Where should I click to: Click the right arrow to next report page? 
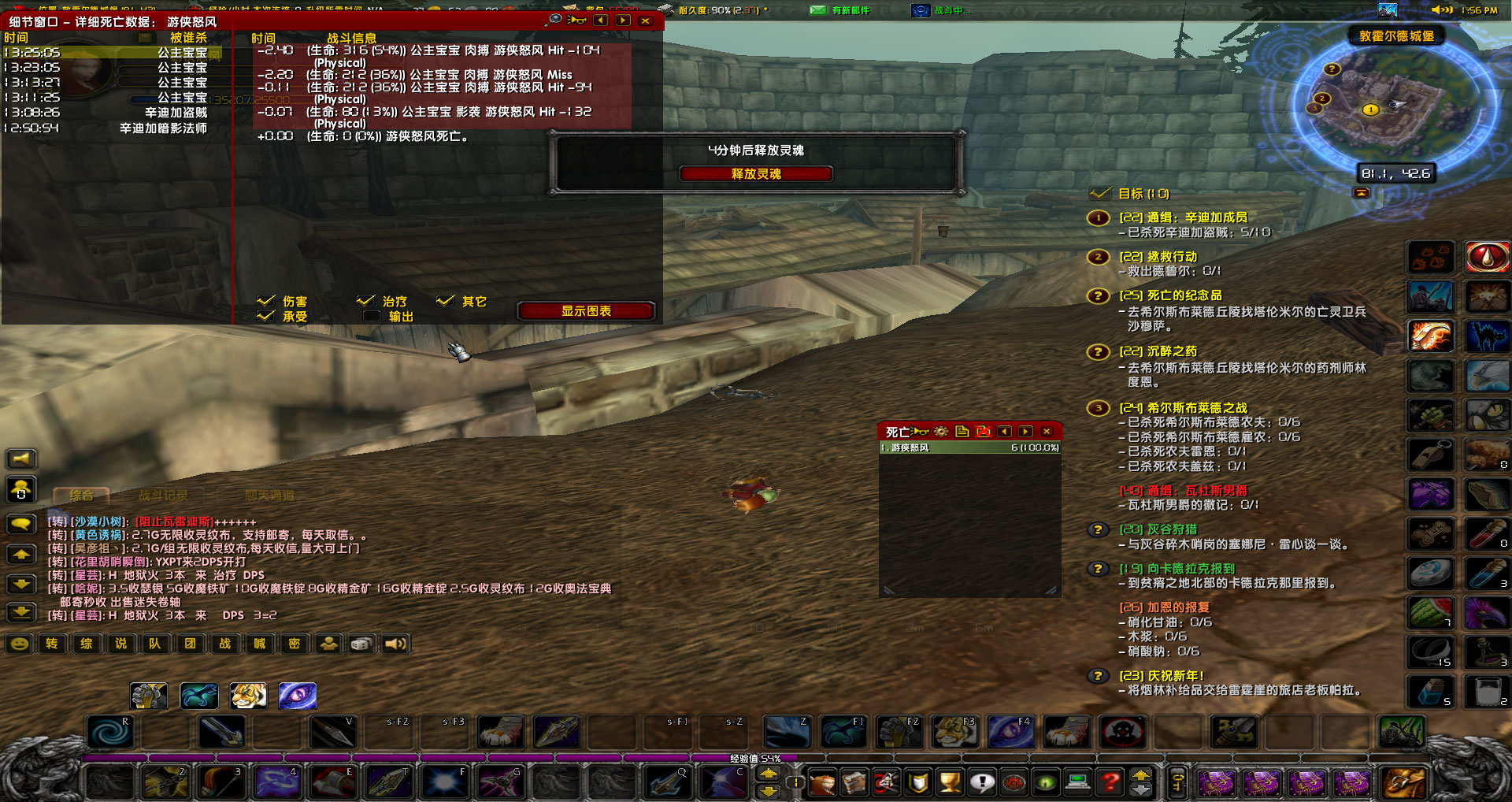(x=622, y=21)
